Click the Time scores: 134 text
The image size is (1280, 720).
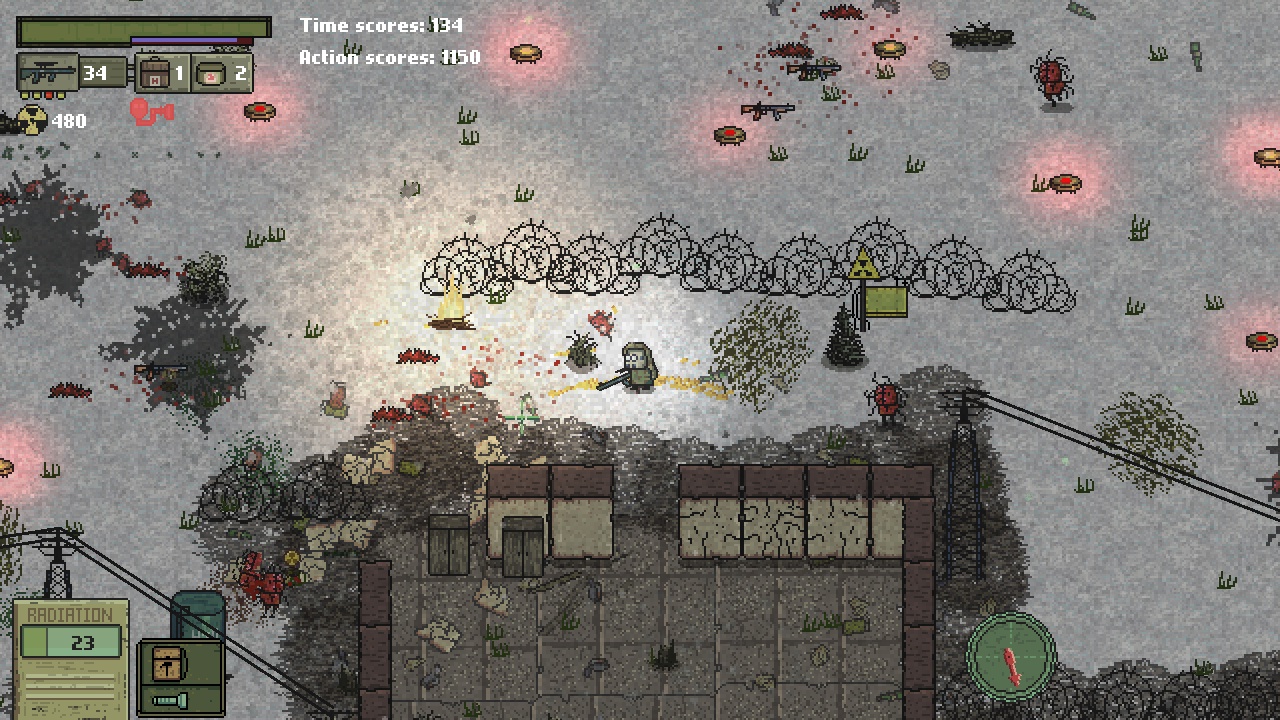tap(380, 25)
